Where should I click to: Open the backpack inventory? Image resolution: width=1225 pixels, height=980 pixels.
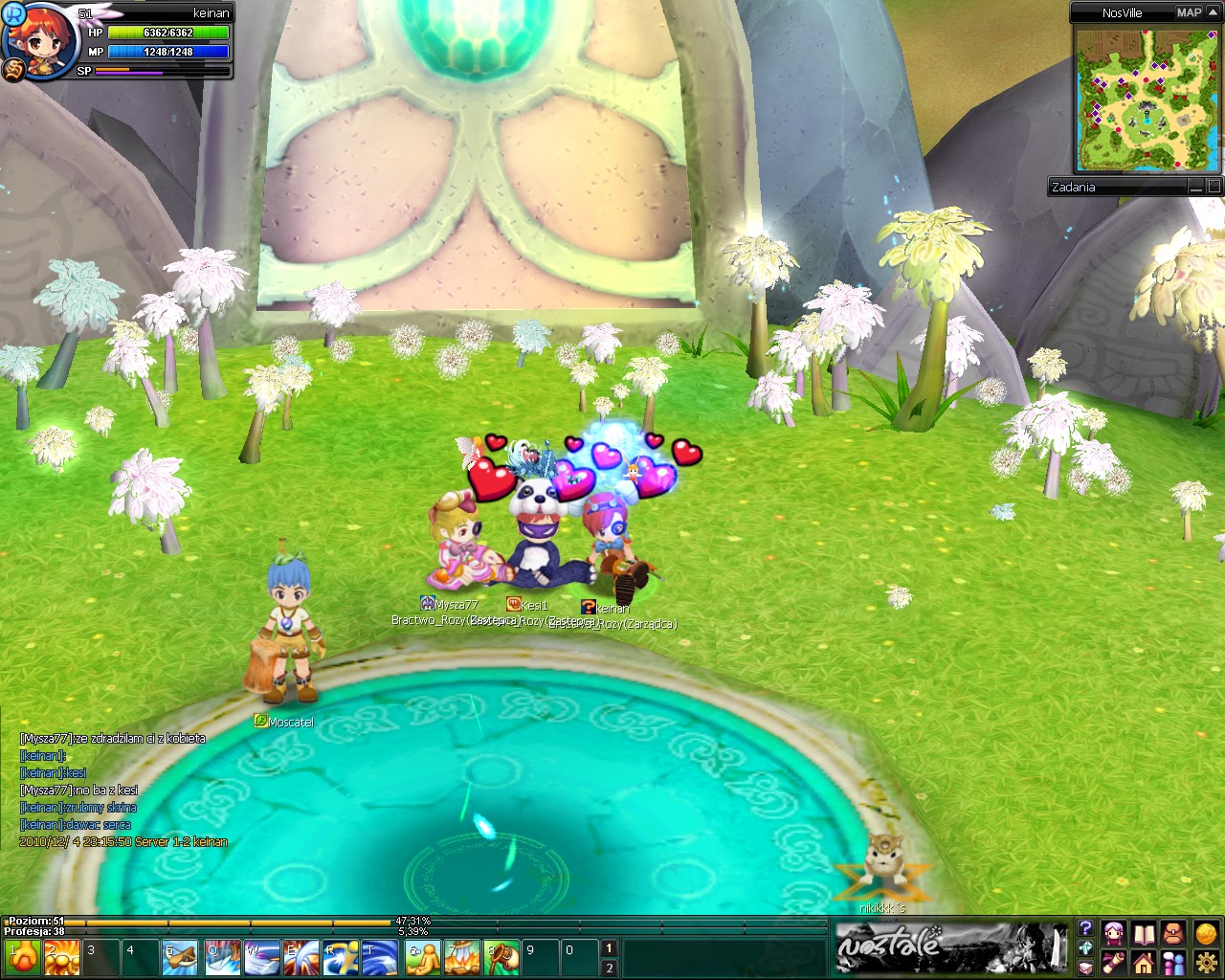(1174, 932)
